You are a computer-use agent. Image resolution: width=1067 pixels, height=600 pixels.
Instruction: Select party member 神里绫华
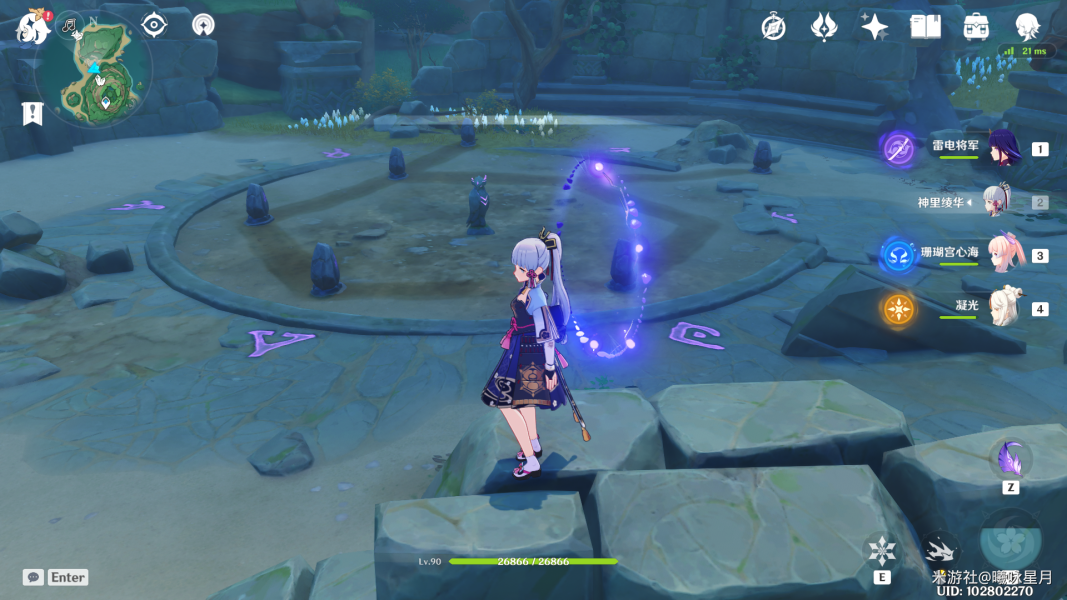coord(1000,202)
